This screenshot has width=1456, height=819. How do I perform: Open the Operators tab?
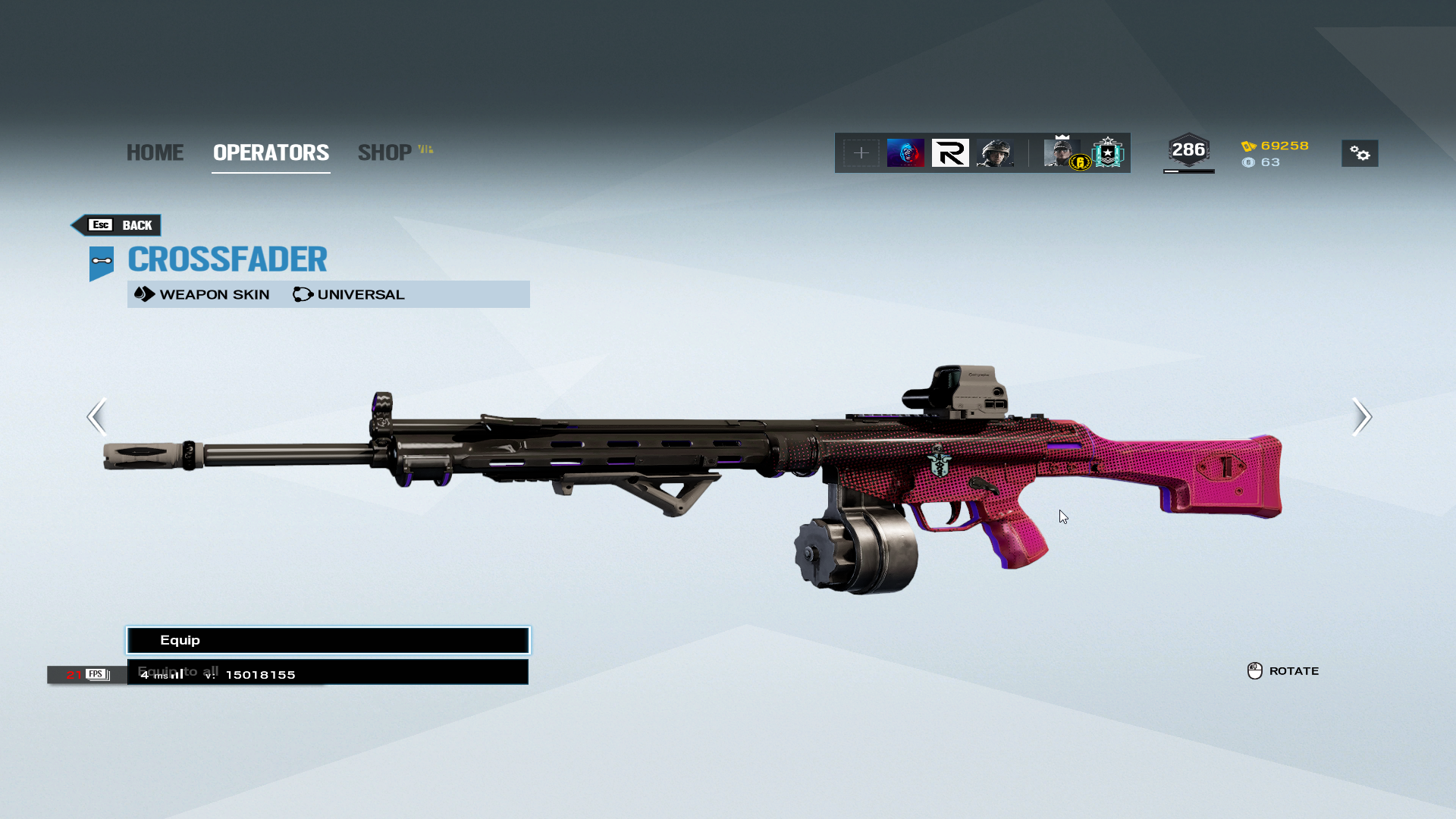pos(271,152)
